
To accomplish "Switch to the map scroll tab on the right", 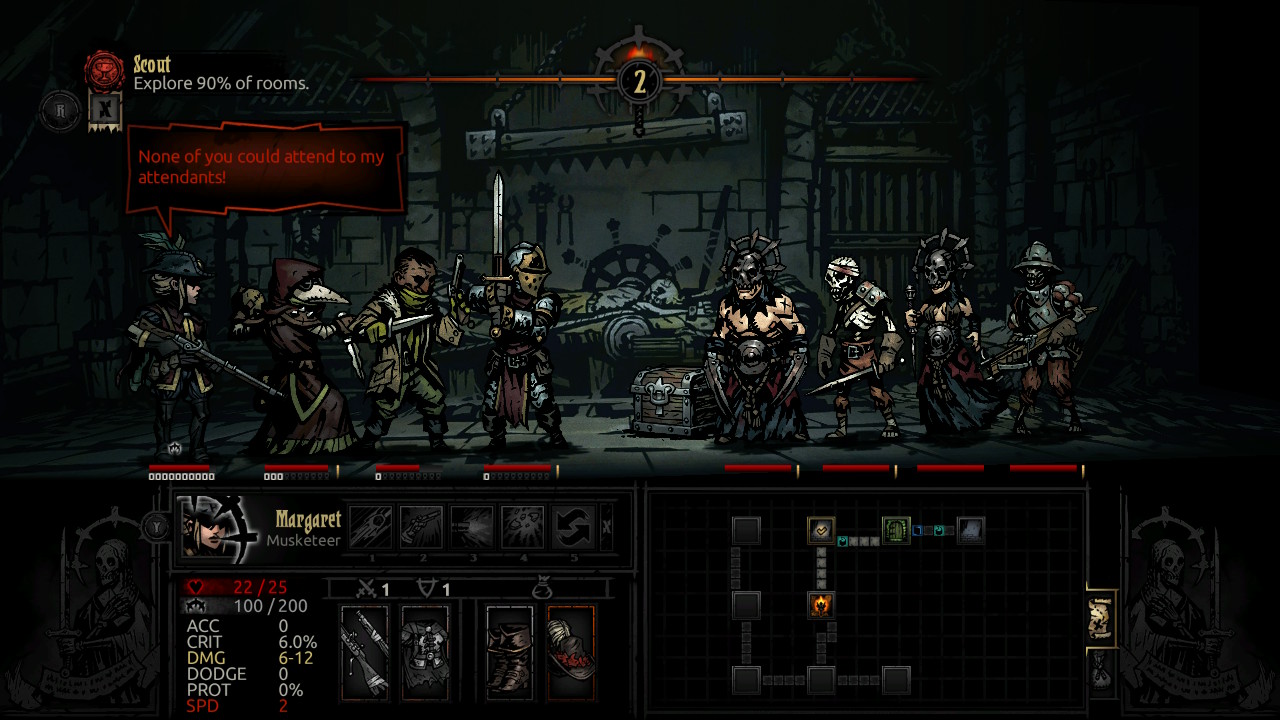I will coord(1102,615).
